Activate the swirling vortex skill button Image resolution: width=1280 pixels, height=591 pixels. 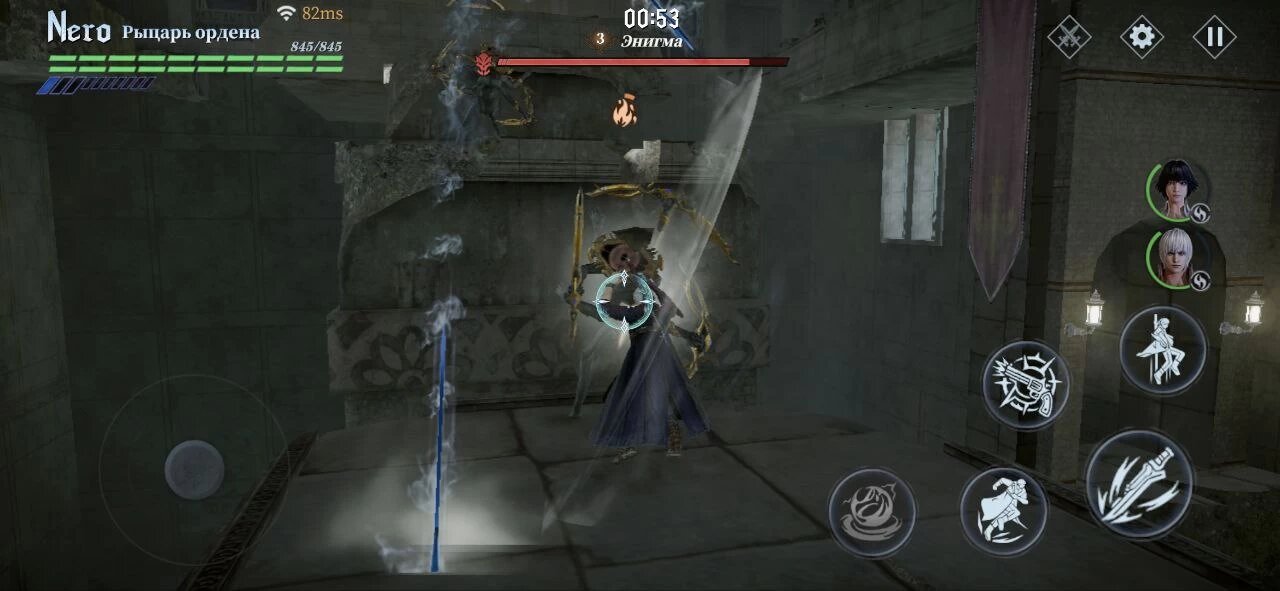pos(872,512)
